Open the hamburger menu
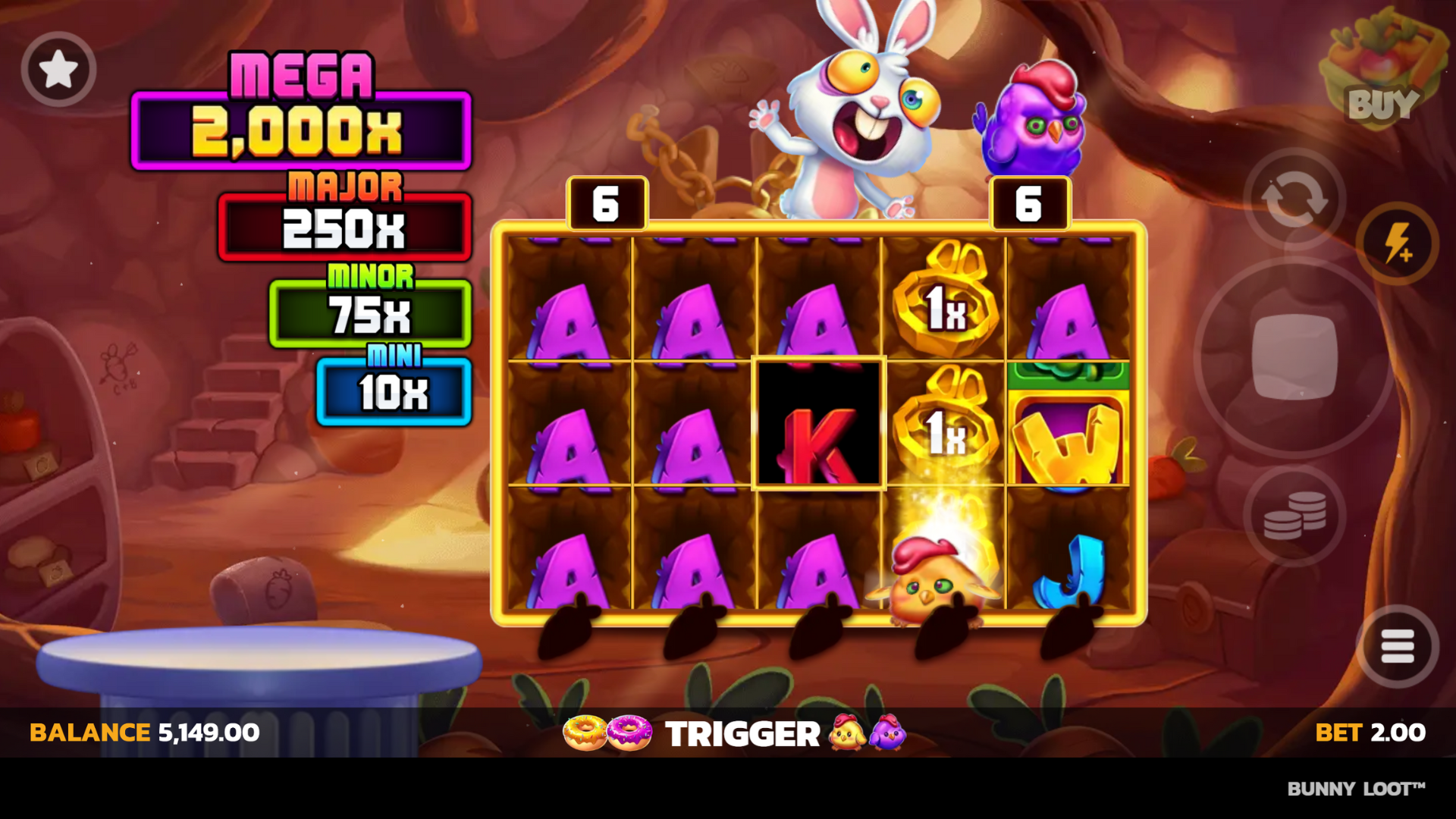Viewport: 1456px width, 819px height. click(x=1397, y=647)
